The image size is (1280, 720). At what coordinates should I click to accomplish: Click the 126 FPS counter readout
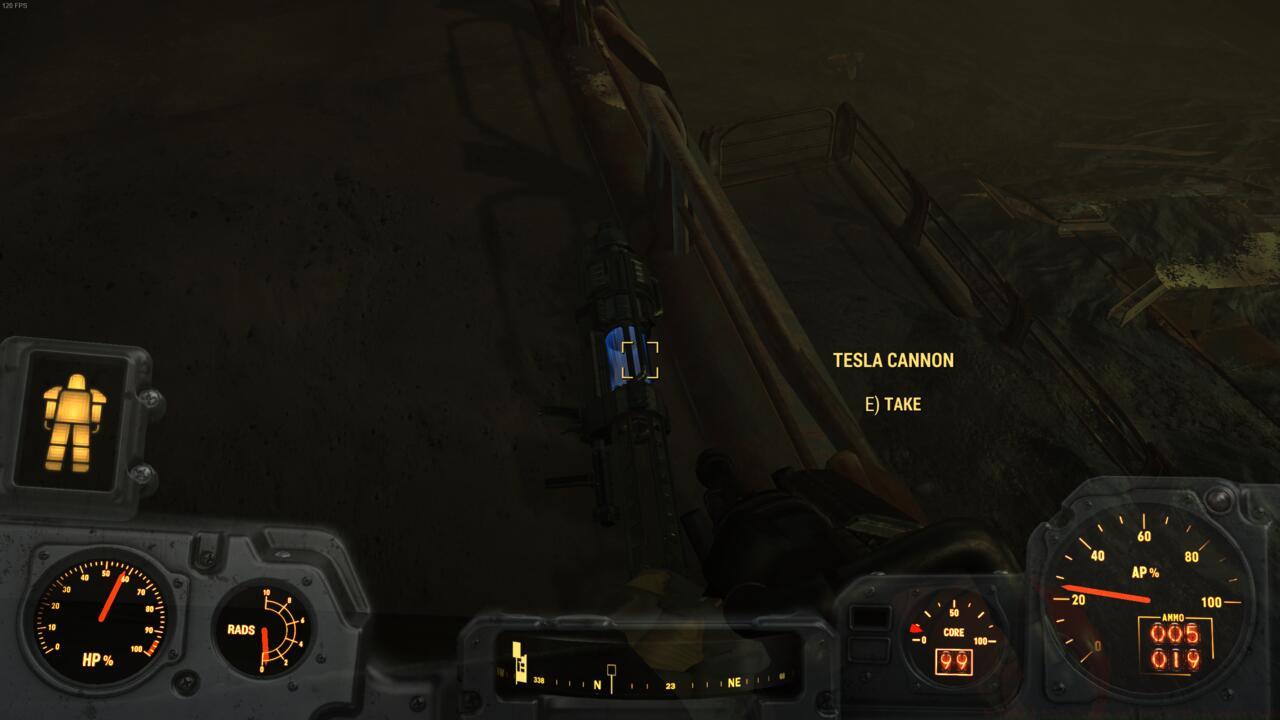pos(16,7)
